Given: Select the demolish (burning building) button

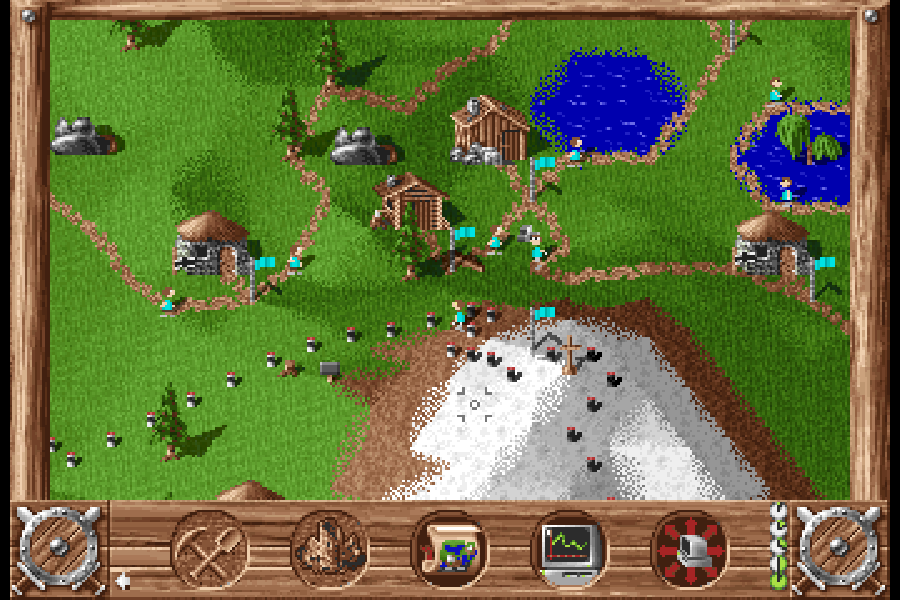Looking at the screenshot, I should (330, 548).
